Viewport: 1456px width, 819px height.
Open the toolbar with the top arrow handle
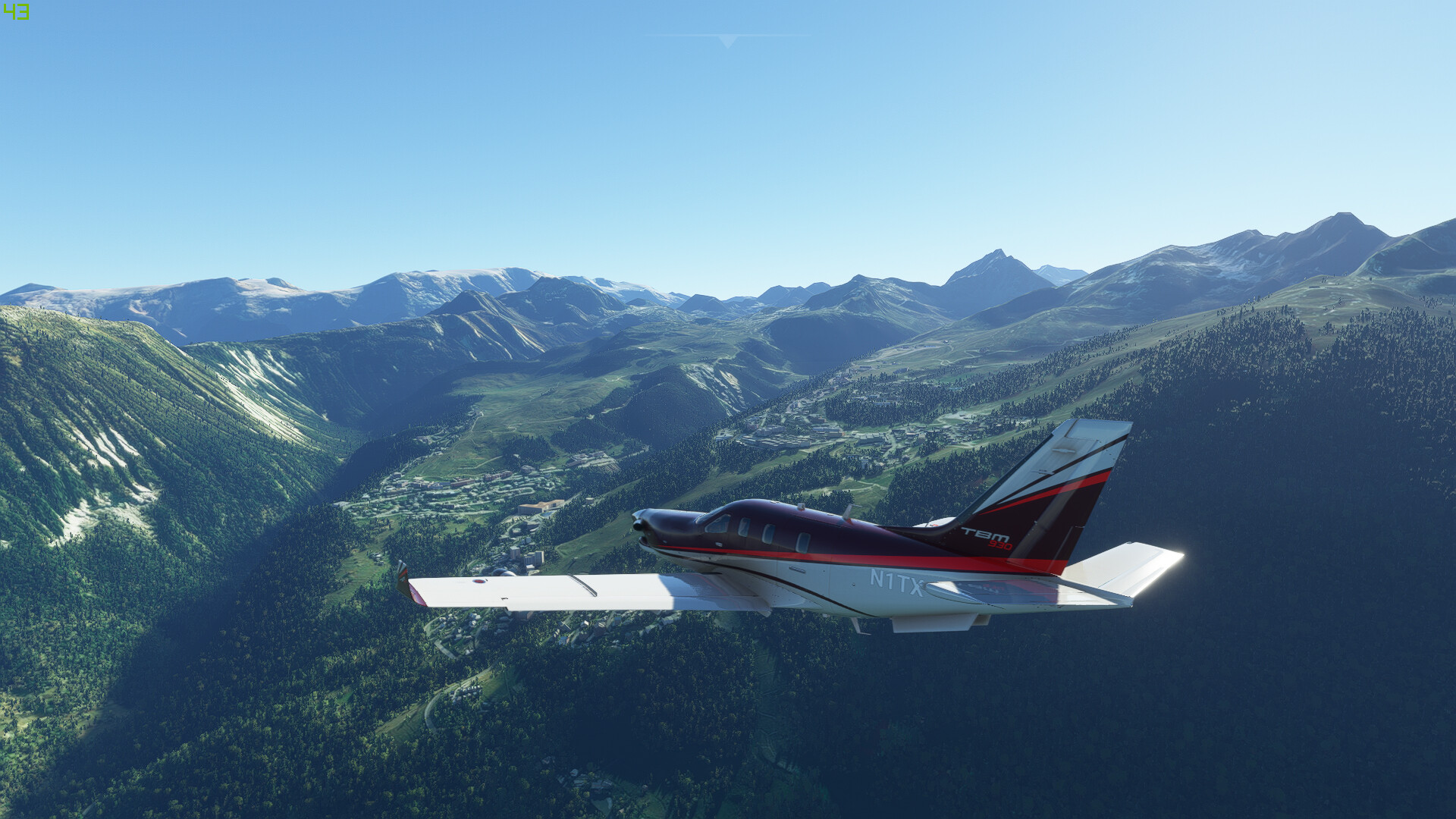pyautogui.click(x=728, y=41)
